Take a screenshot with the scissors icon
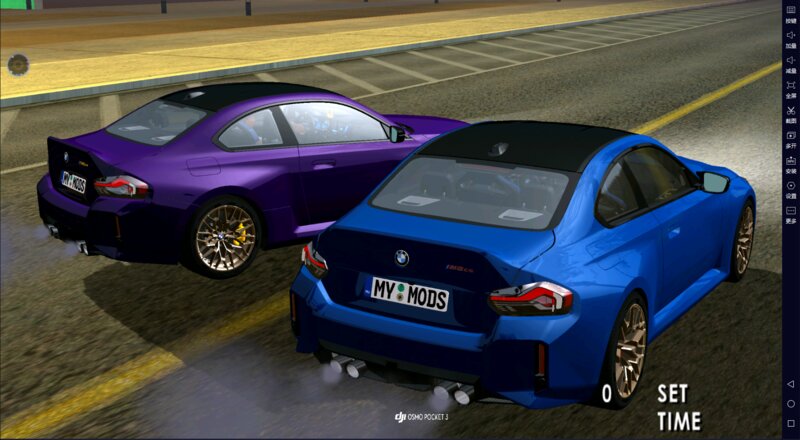Viewport: 800px width, 440px height. [x=790, y=113]
